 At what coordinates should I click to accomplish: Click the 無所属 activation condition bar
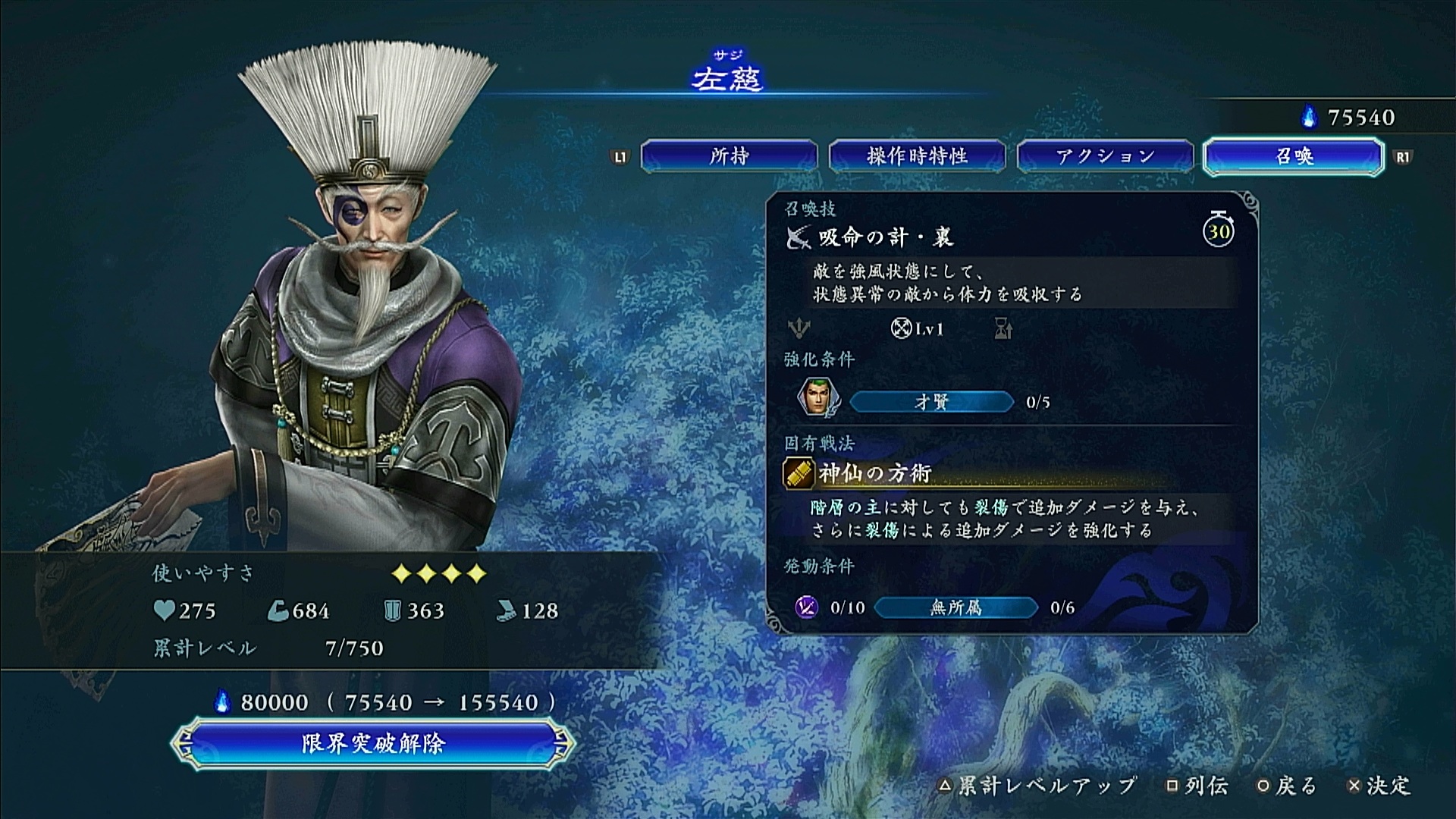pyautogui.click(x=955, y=607)
